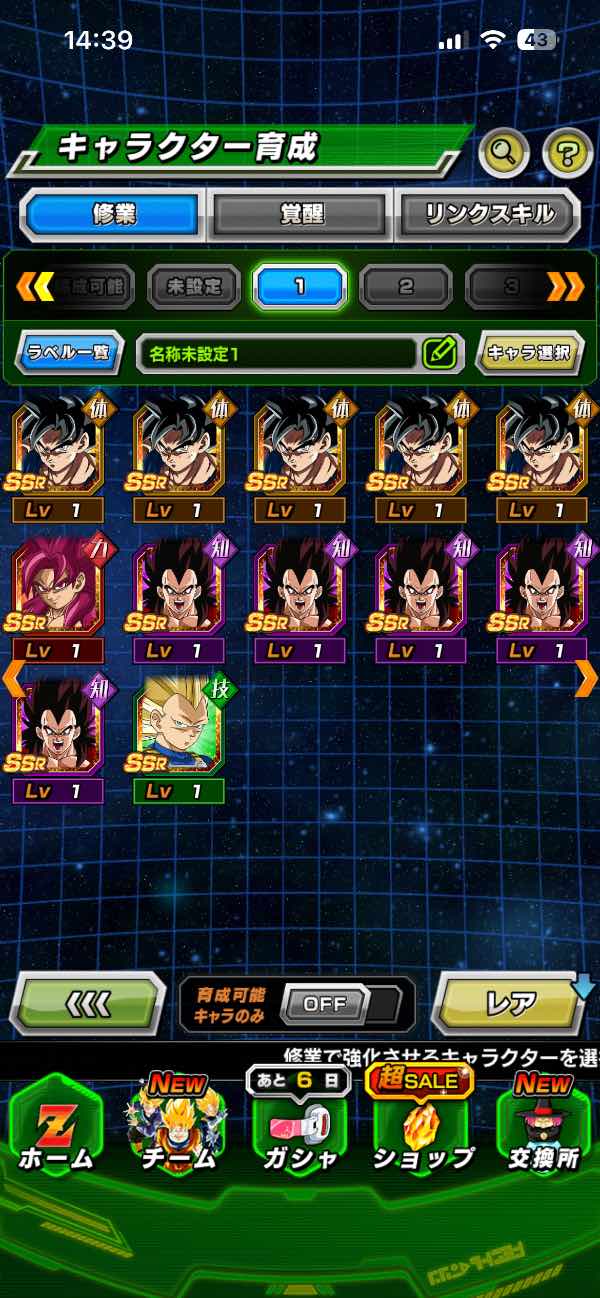This screenshot has height=1298, width=600.
Task: Select label tab number 2
Action: (x=405, y=287)
